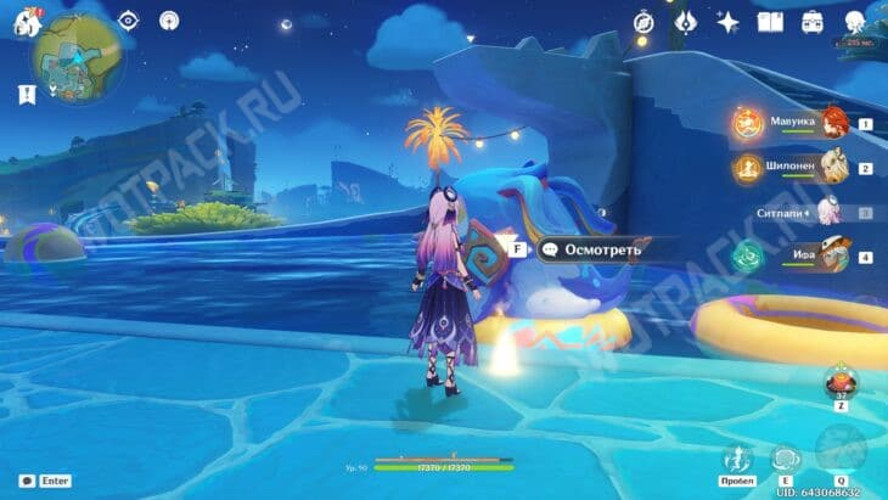The image size is (888, 500).
Task: Switch to party member Ифа
Action: point(800,257)
